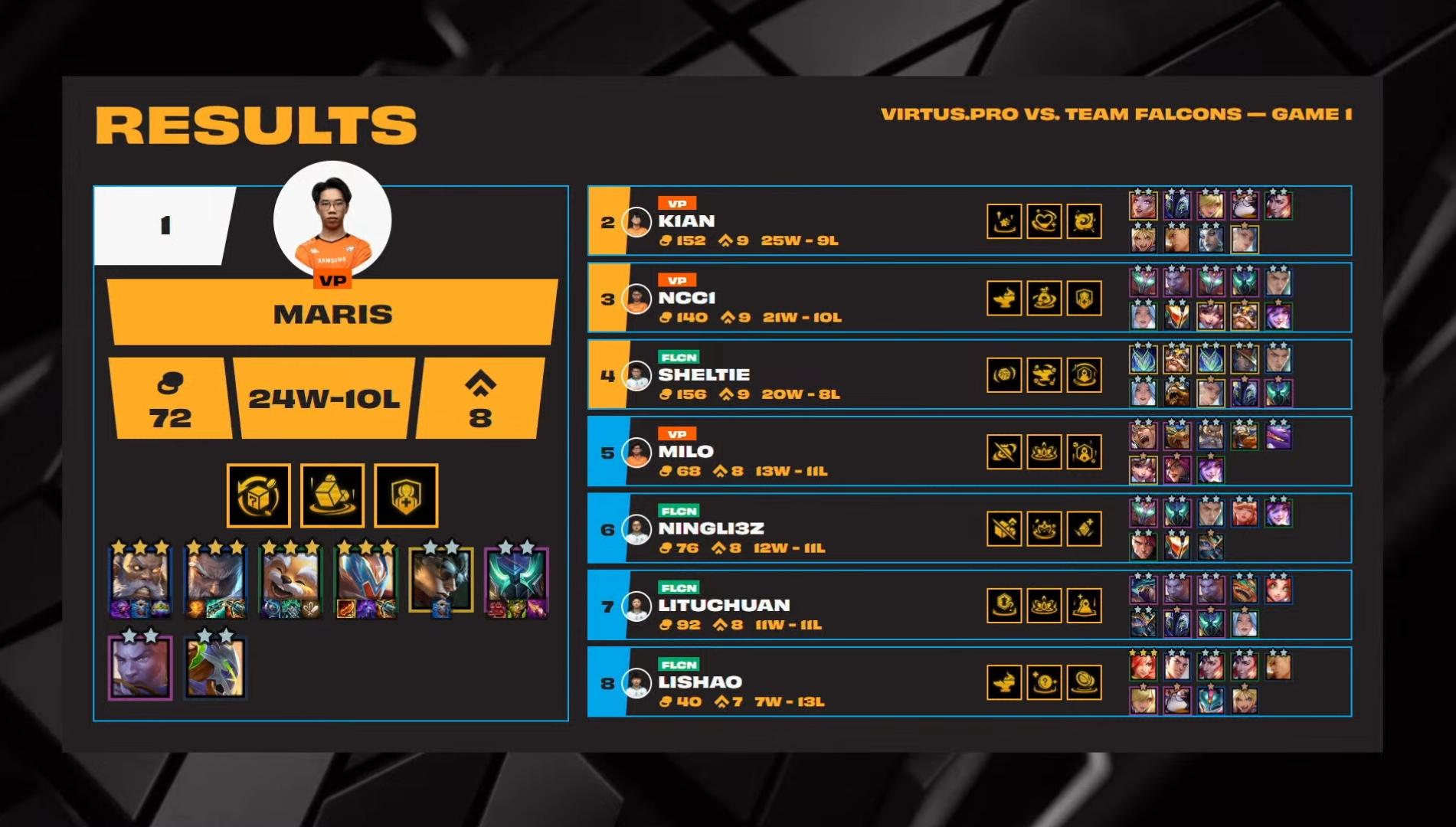Screen dimensions: 1456x827
Task: Select the green-leafed two-star champion portrait
Action: [216, 666]
